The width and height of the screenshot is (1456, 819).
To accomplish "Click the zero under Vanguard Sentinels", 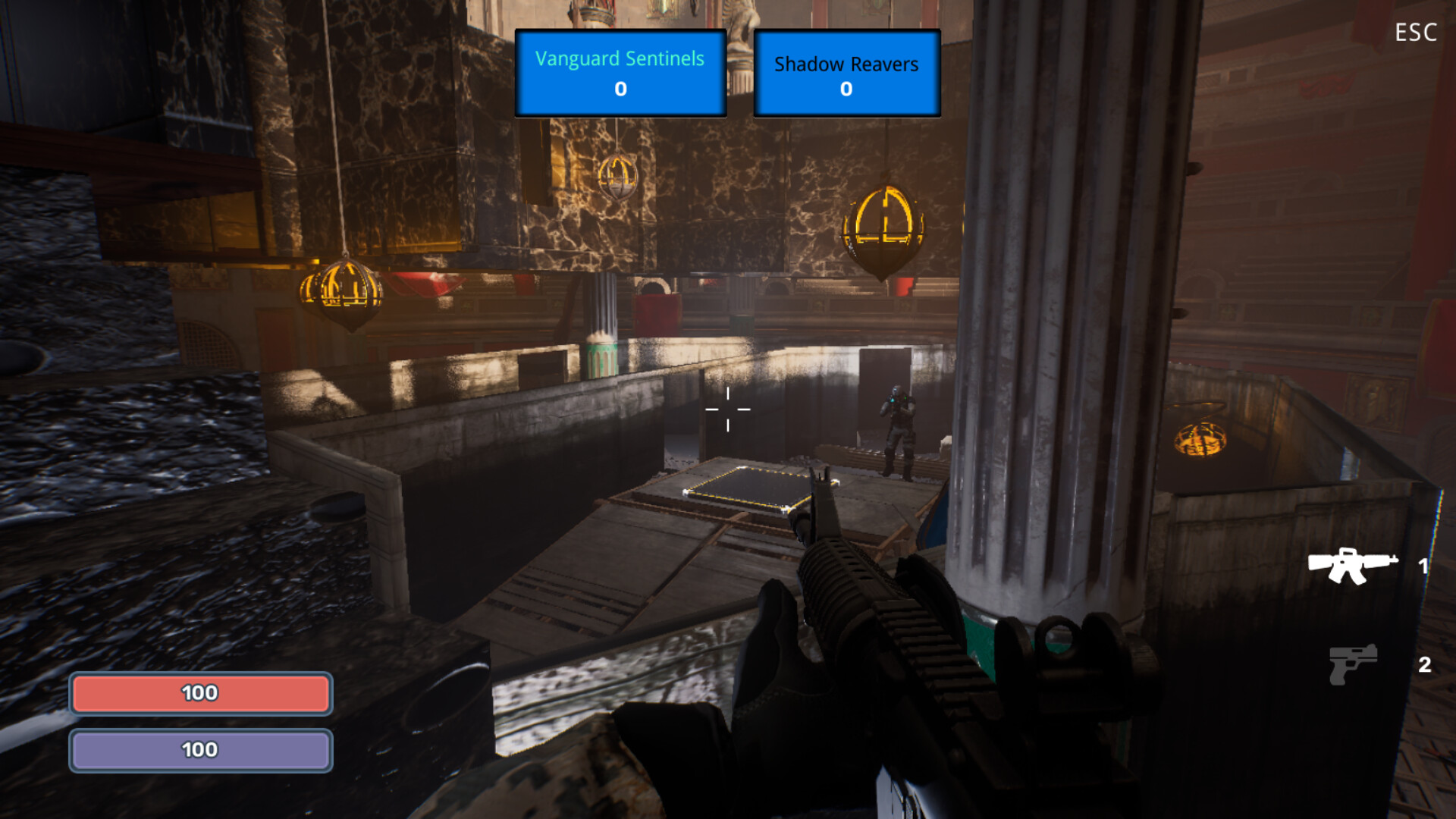I will point(620,89).
